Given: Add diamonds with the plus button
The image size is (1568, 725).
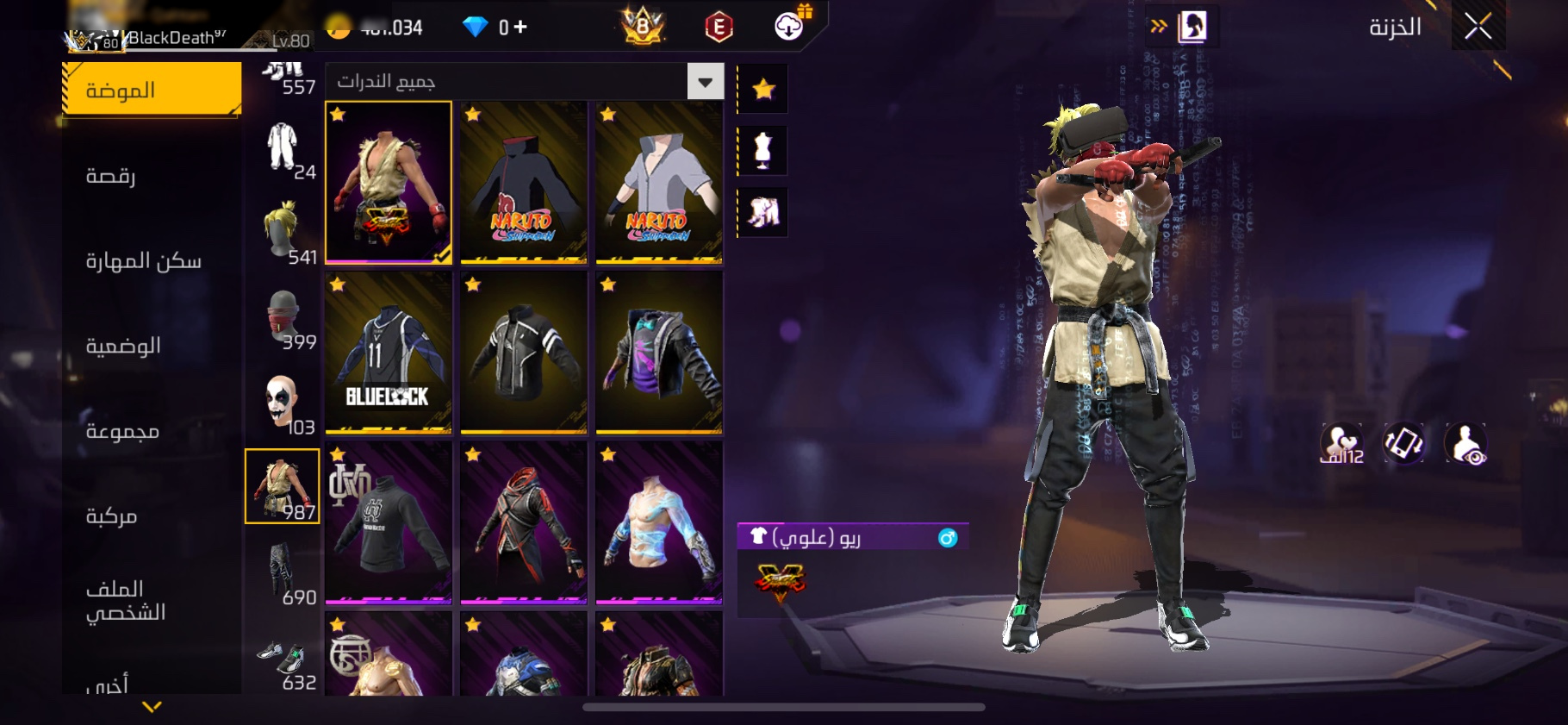Looking at the screenshot, I should [x=520, y=28].
